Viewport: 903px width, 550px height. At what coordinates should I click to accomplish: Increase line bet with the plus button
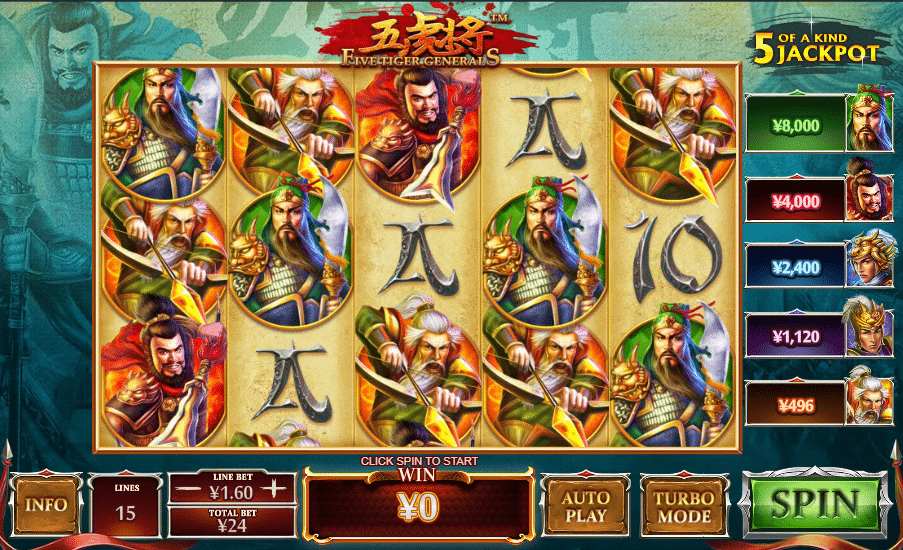(278, 490)
